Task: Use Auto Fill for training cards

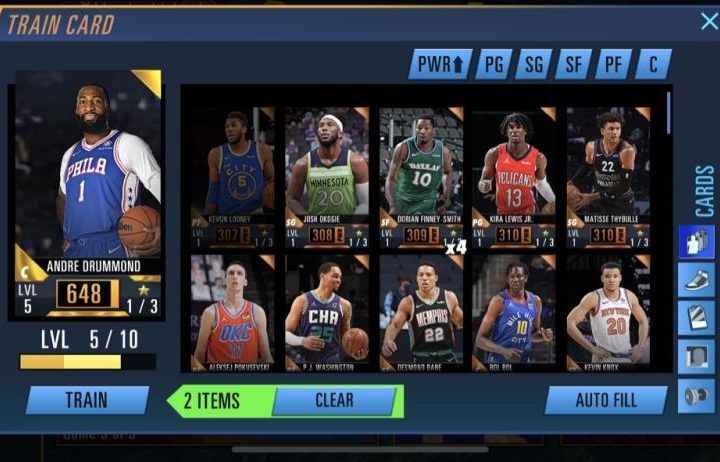Action: point(606,400)
